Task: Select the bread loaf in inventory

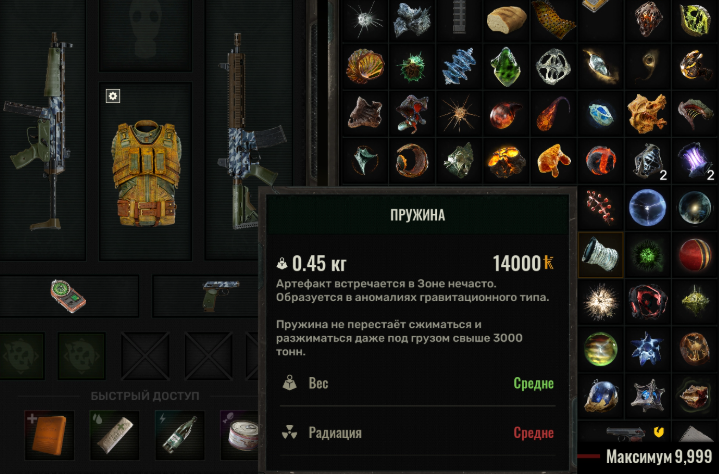Action: (507, 18)
